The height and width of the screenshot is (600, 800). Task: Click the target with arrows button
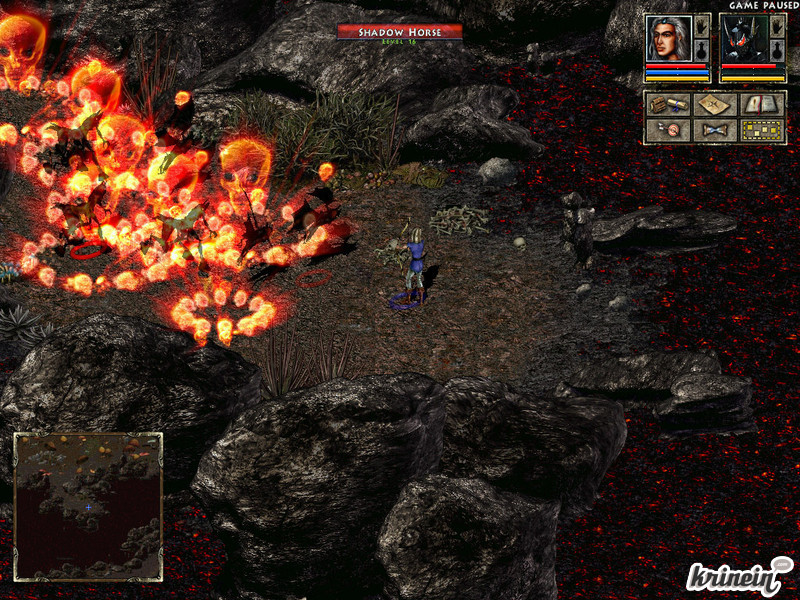[x=667, y=130]
